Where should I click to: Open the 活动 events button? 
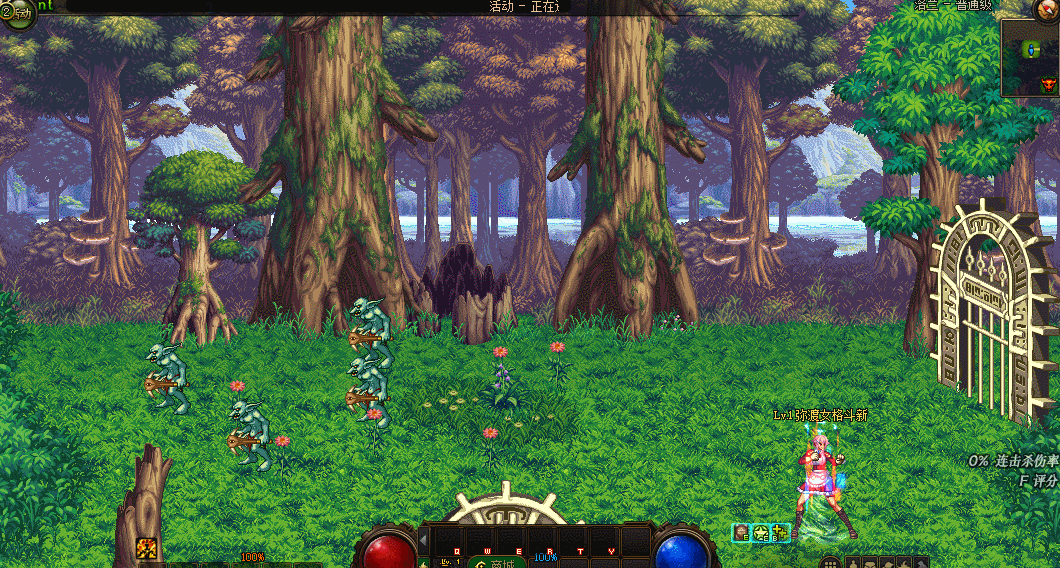[x=18, y=14]
